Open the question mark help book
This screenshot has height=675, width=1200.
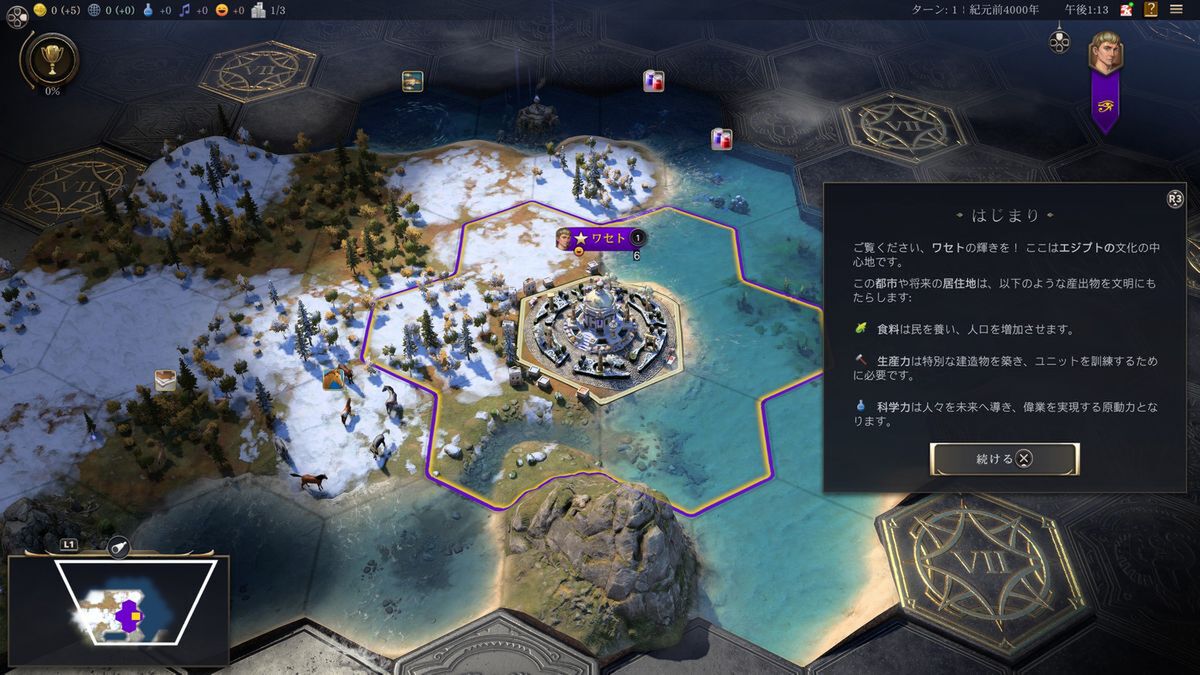(1151, 10)
